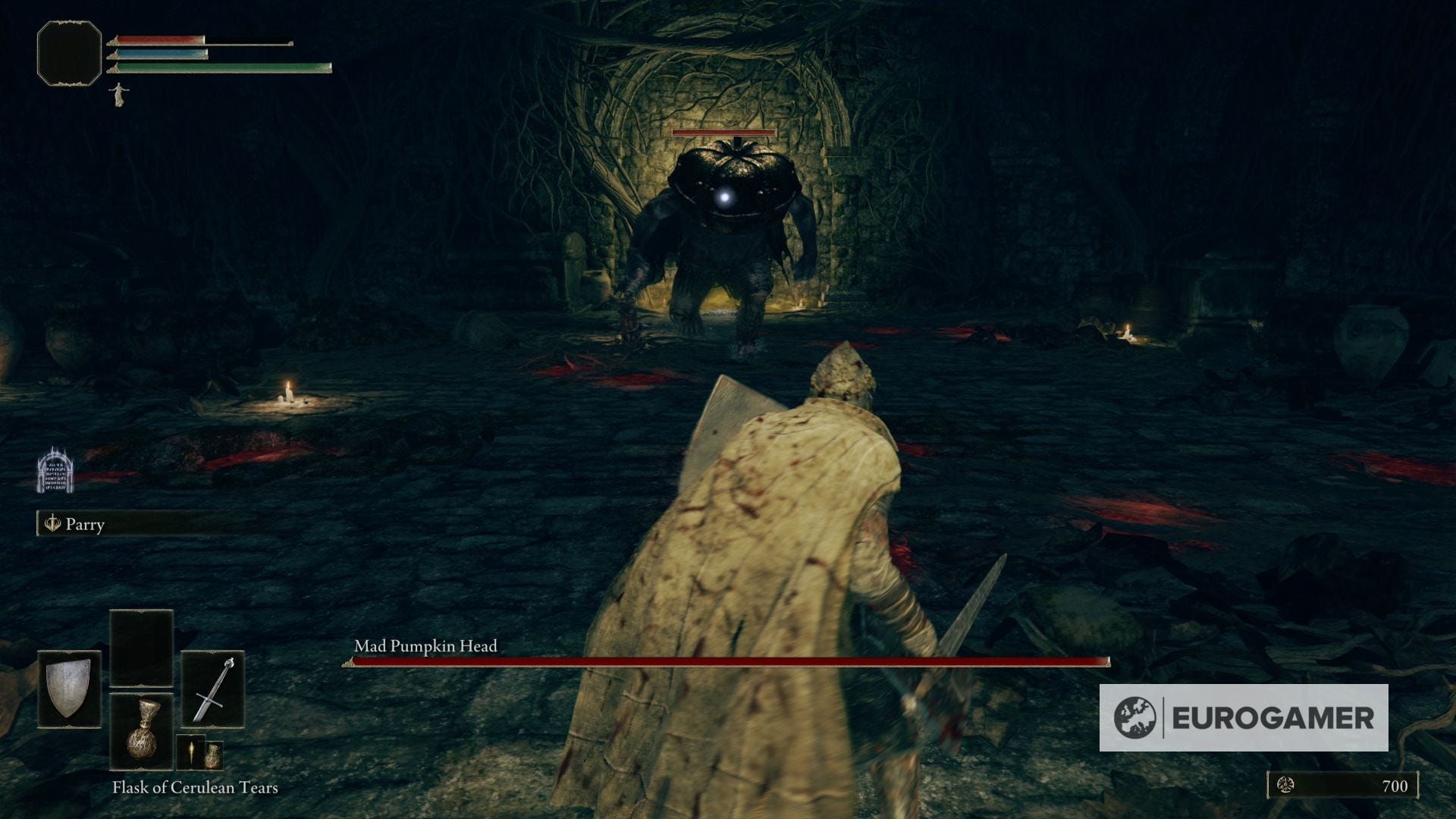Click the empty quick slot above the flask
The image size is (1456, 819).
[141, 648]
